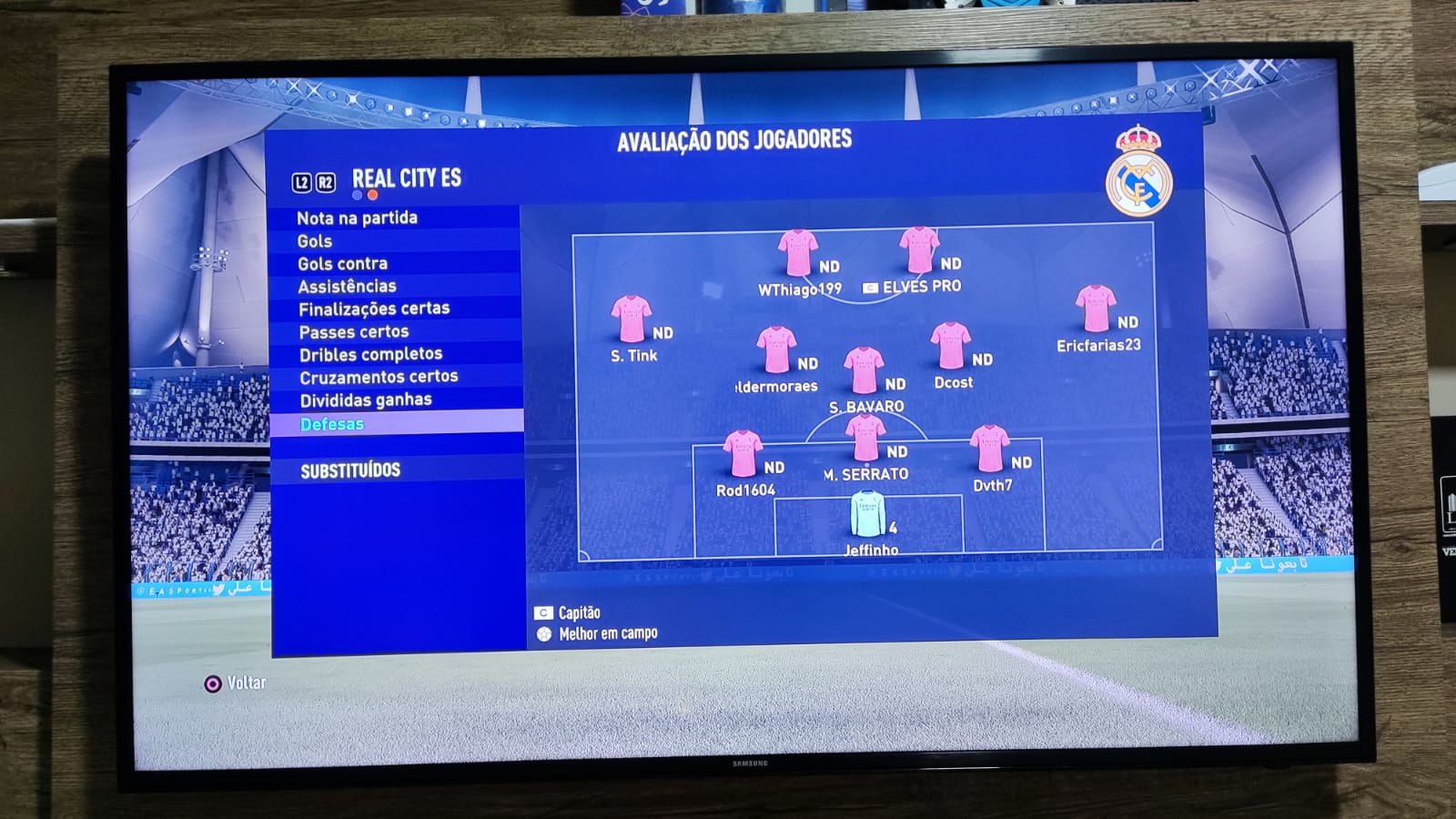
Task: Open the Divididas ganhas stat
Action: coord(366,400)
